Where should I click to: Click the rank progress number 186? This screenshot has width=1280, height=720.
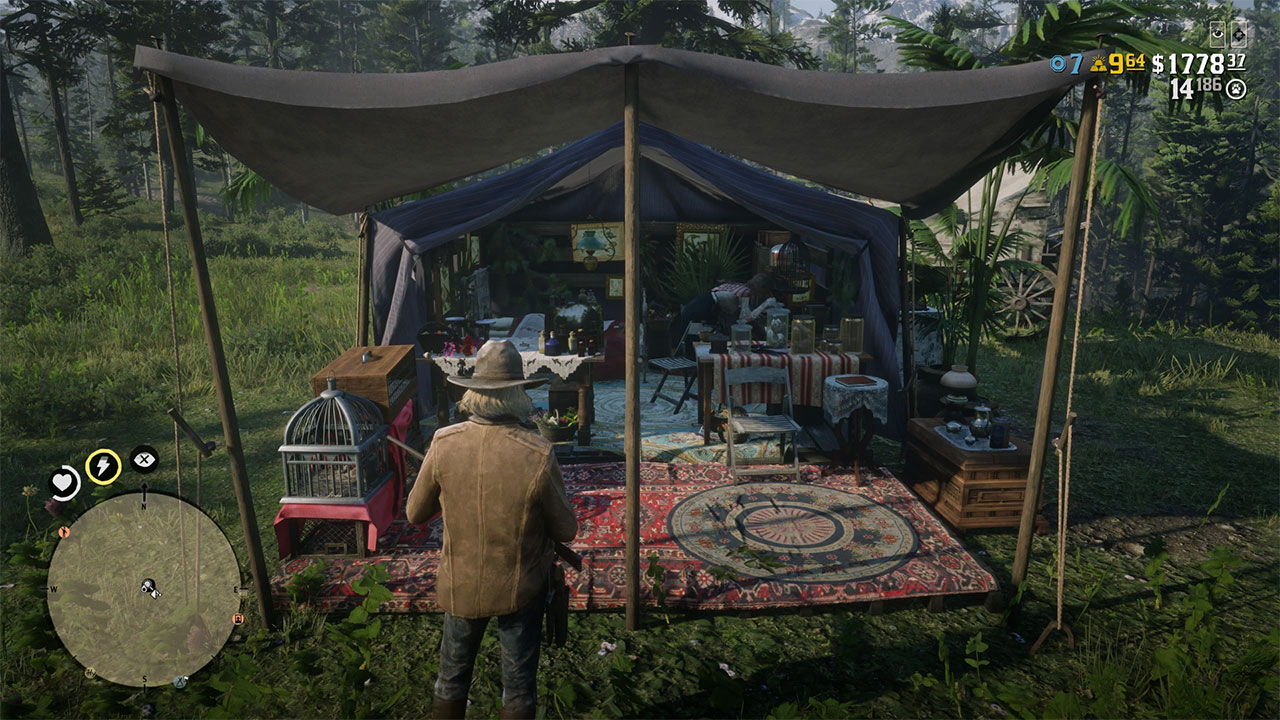(1207, 87)
